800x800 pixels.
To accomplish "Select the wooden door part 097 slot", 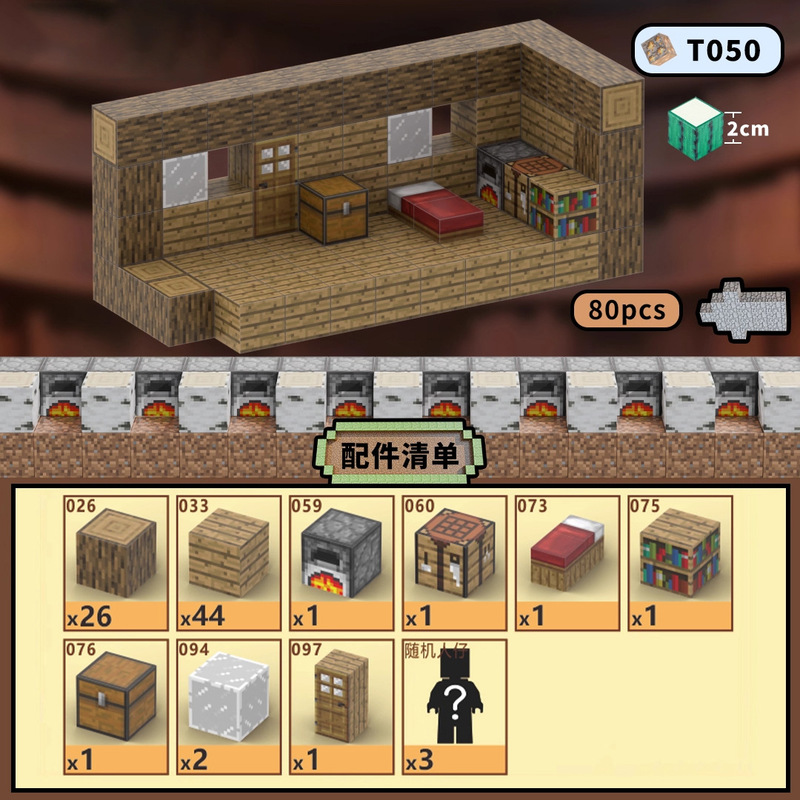I will [x=340, y=707].
